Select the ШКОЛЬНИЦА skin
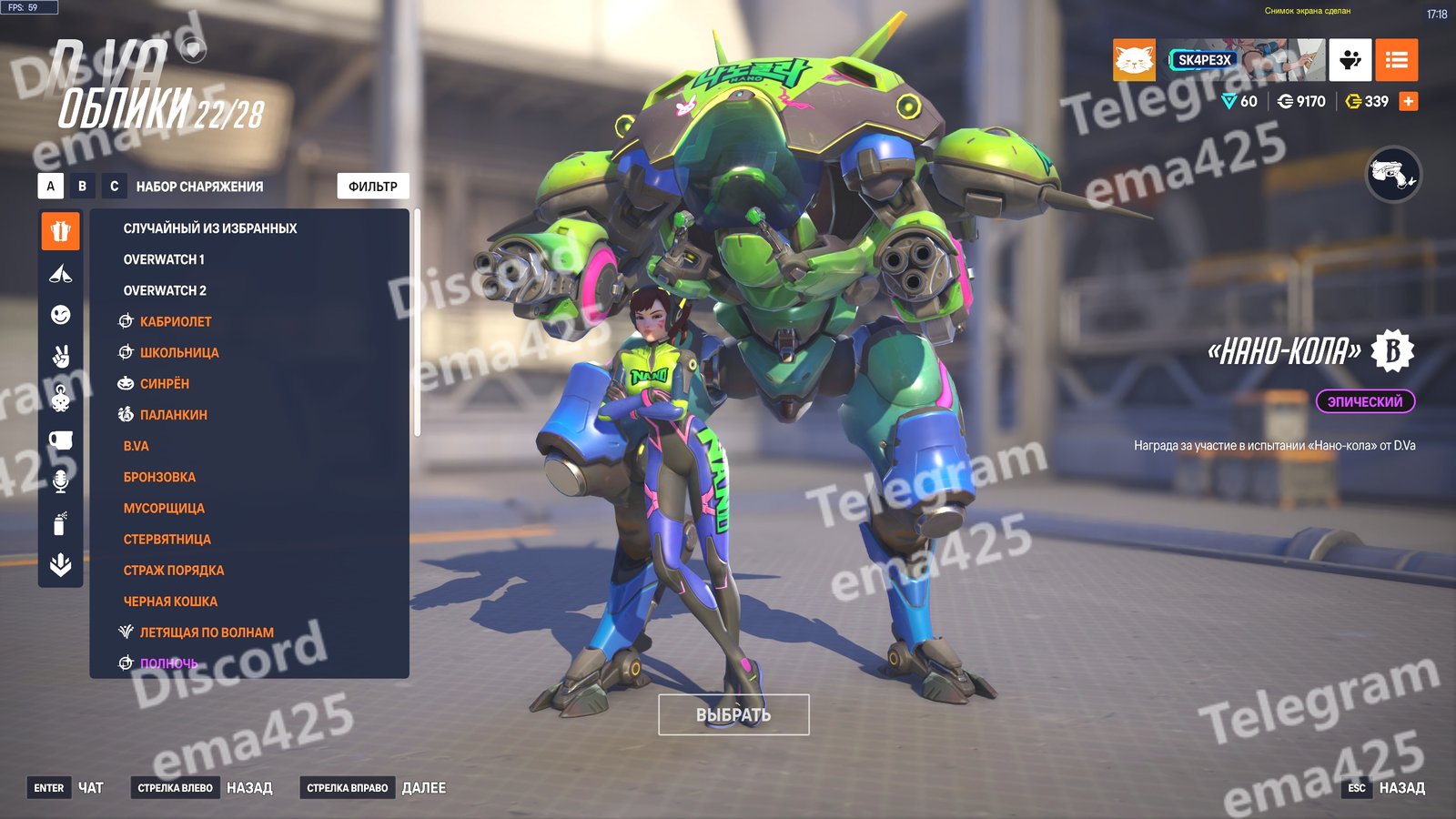The image size is (1456, 819). pyautogui.click(x=179, y=352)
